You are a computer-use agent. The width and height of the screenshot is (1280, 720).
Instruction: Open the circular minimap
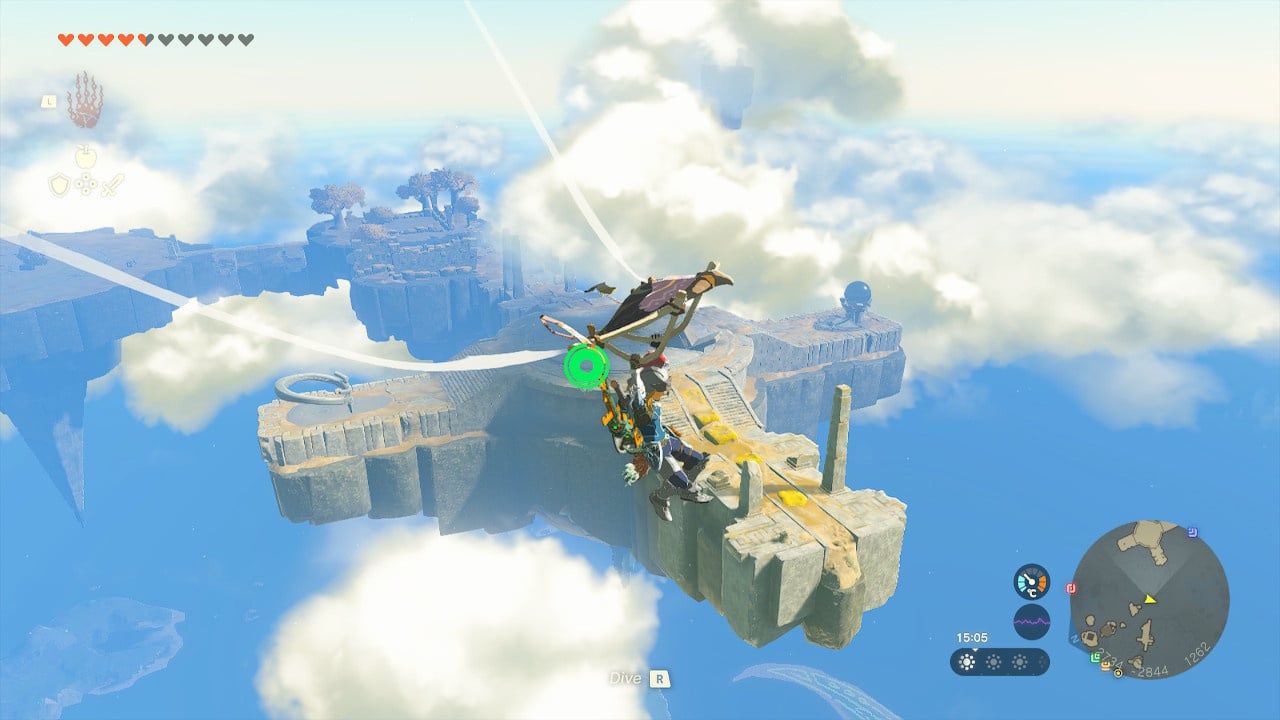(1149, 600)
